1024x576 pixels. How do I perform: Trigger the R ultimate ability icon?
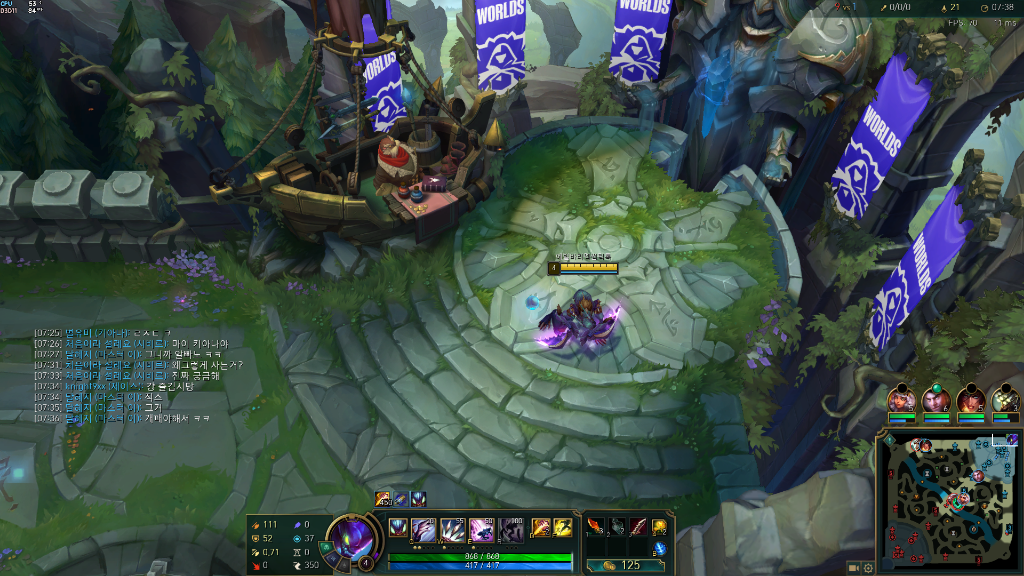[x=511, y=529]
